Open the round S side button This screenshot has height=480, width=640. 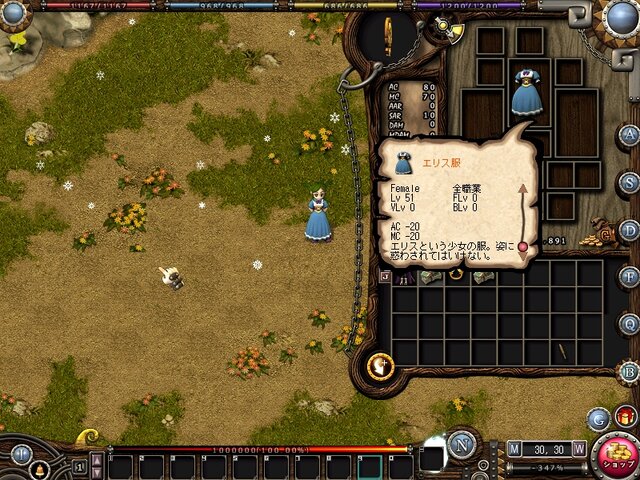[629, 182]
